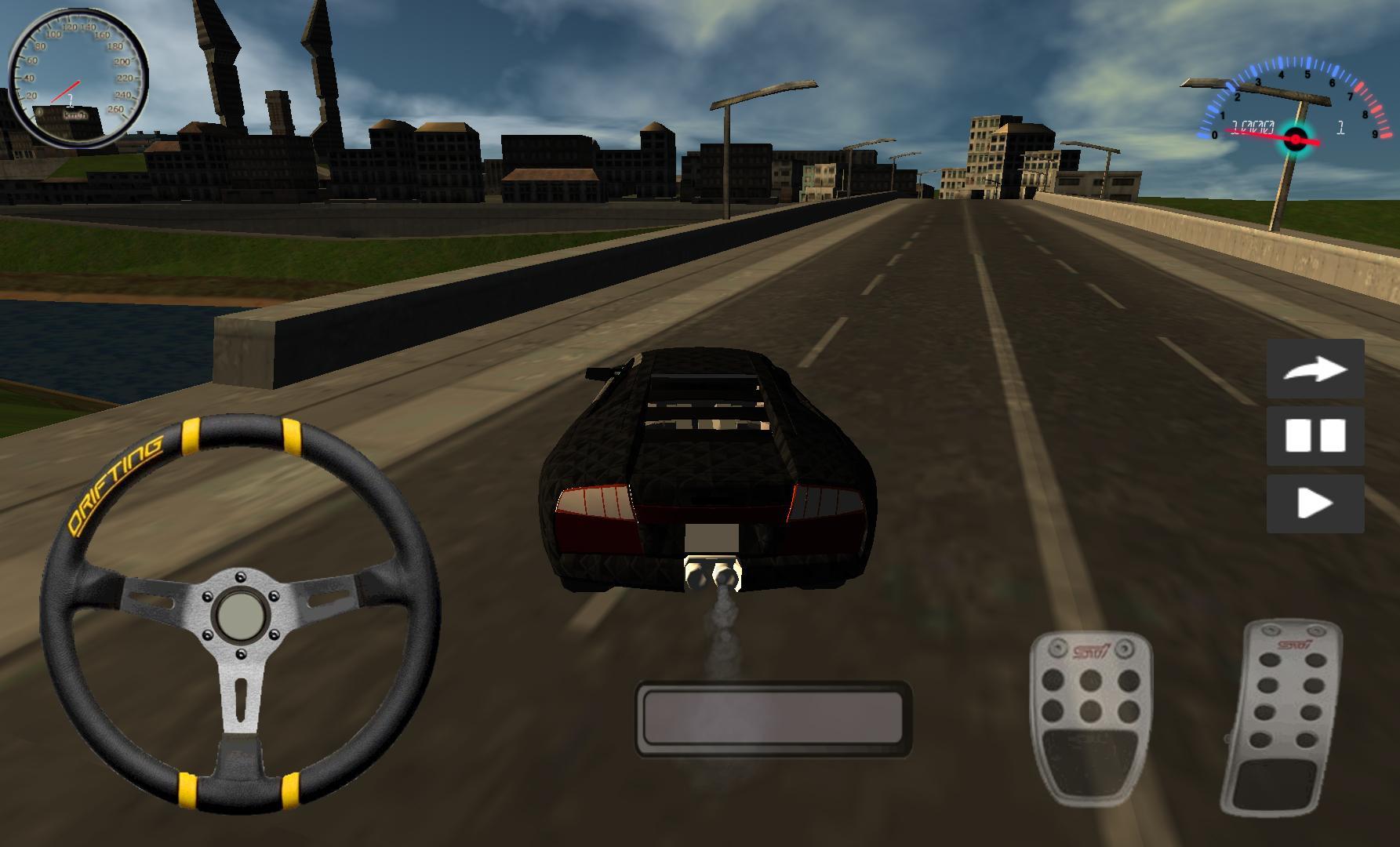The height and width of the screenshot is (847, 1400).
Task: Resume gameplay with the play button
Action: point(1316,503)
